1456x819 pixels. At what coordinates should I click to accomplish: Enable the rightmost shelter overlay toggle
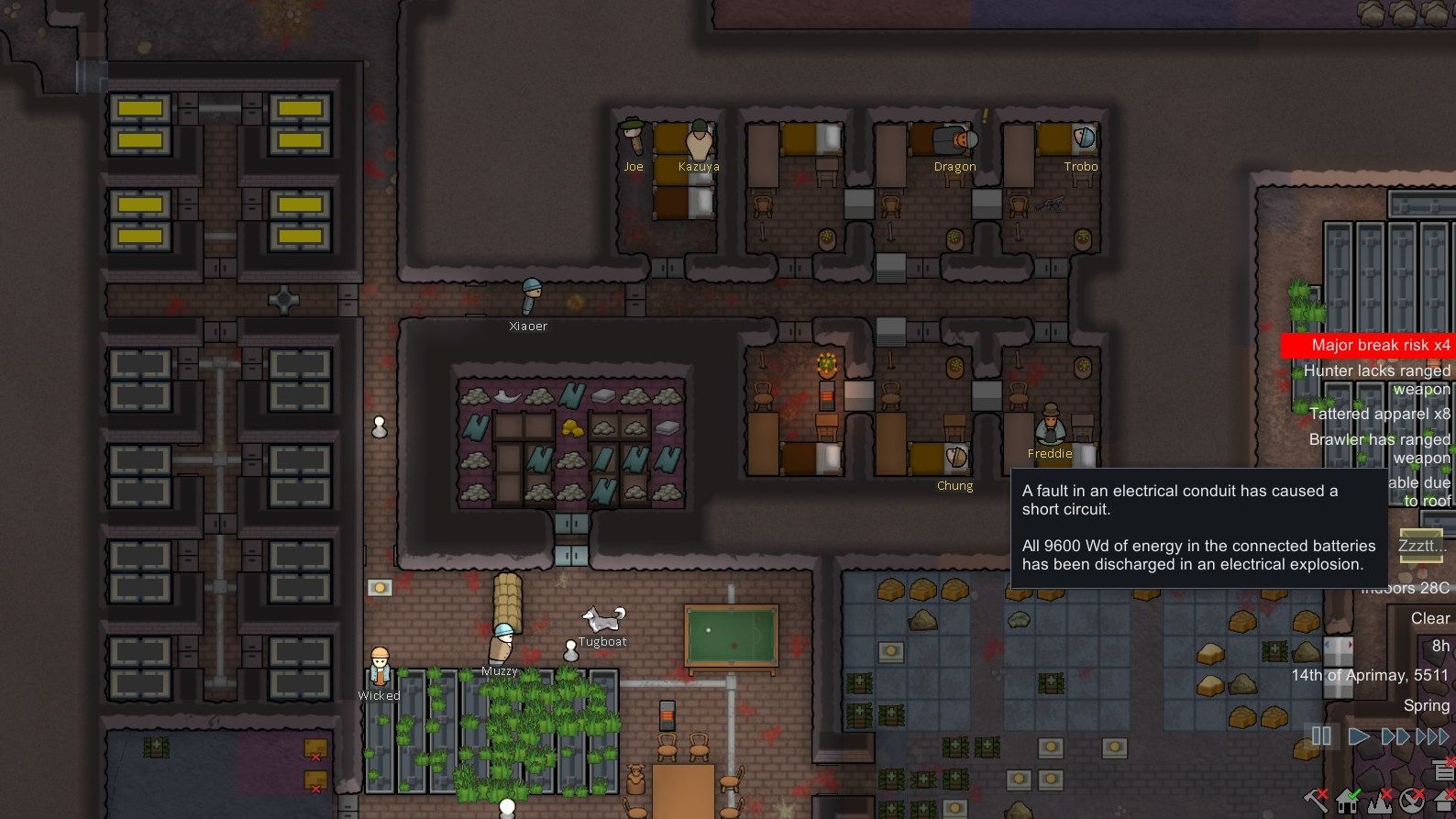click(x=1444, y=802)
